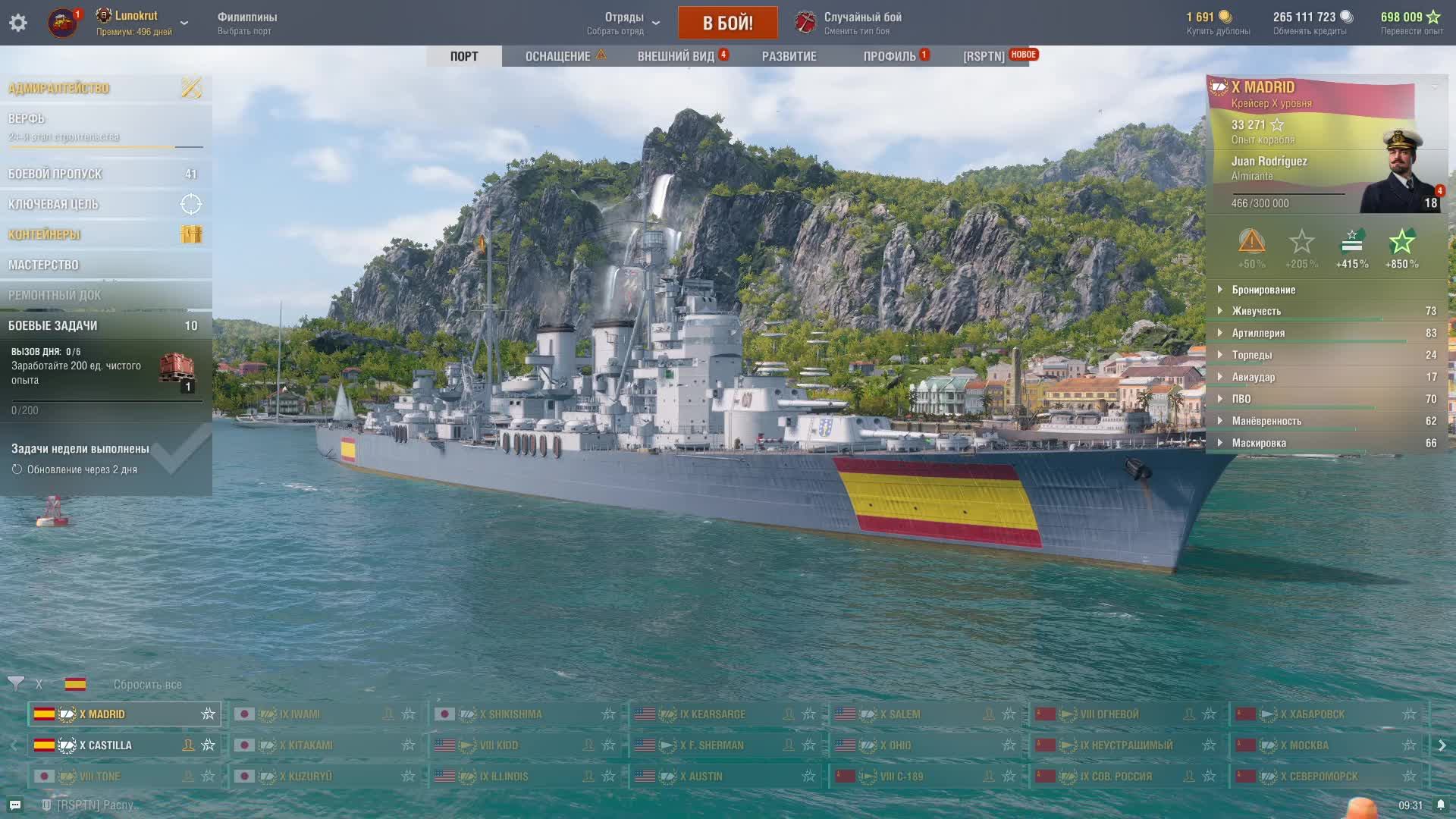The image size is (1456, 819).
Task: Open the Отряды division dropdown
Action: [x=623, y=23]
